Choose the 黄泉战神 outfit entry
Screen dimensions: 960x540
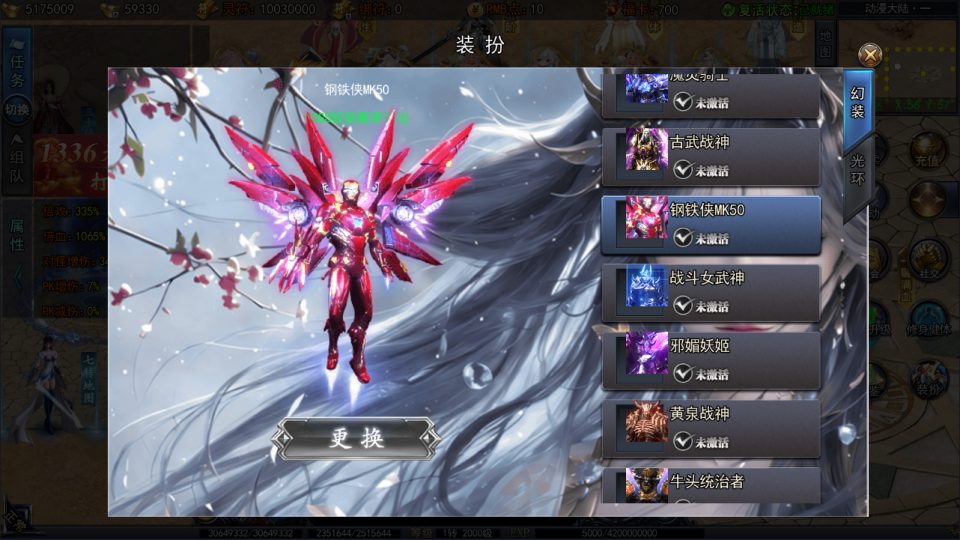pos(710,427)
